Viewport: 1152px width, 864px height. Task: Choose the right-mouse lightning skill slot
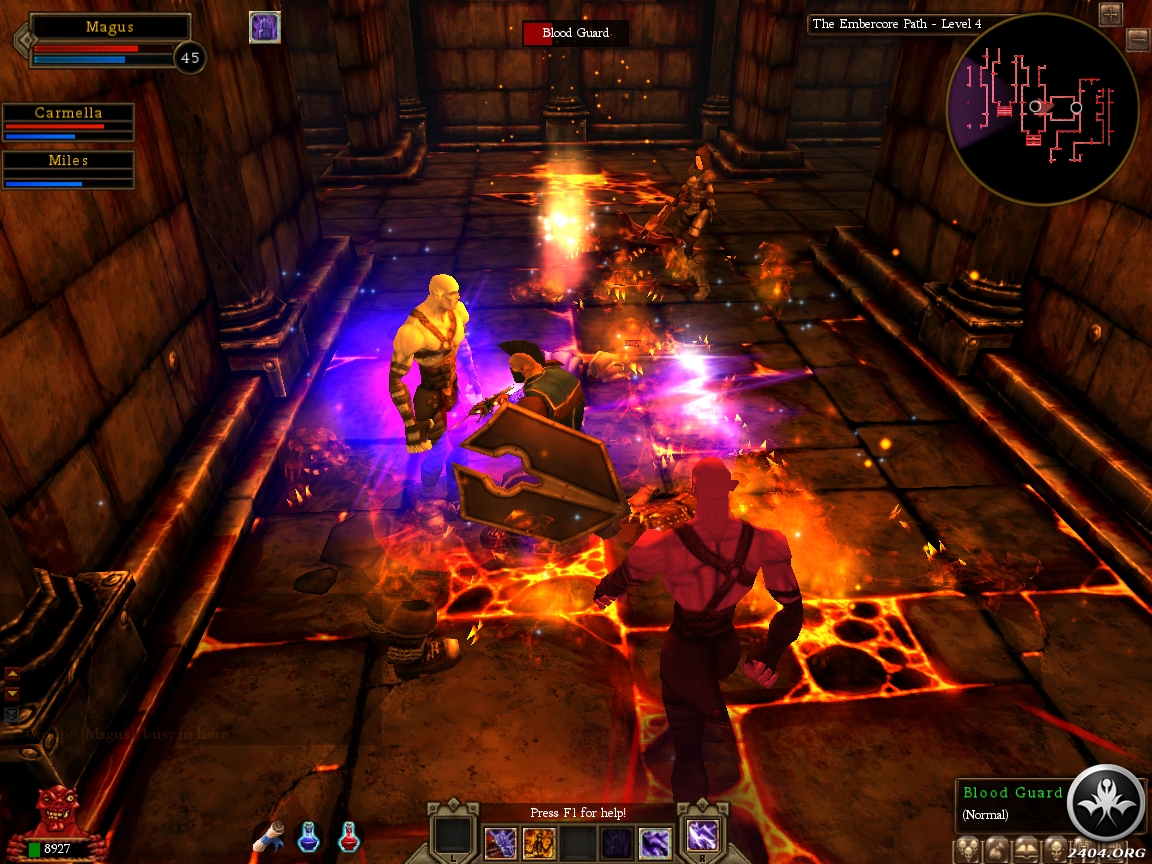coord(701,836)
